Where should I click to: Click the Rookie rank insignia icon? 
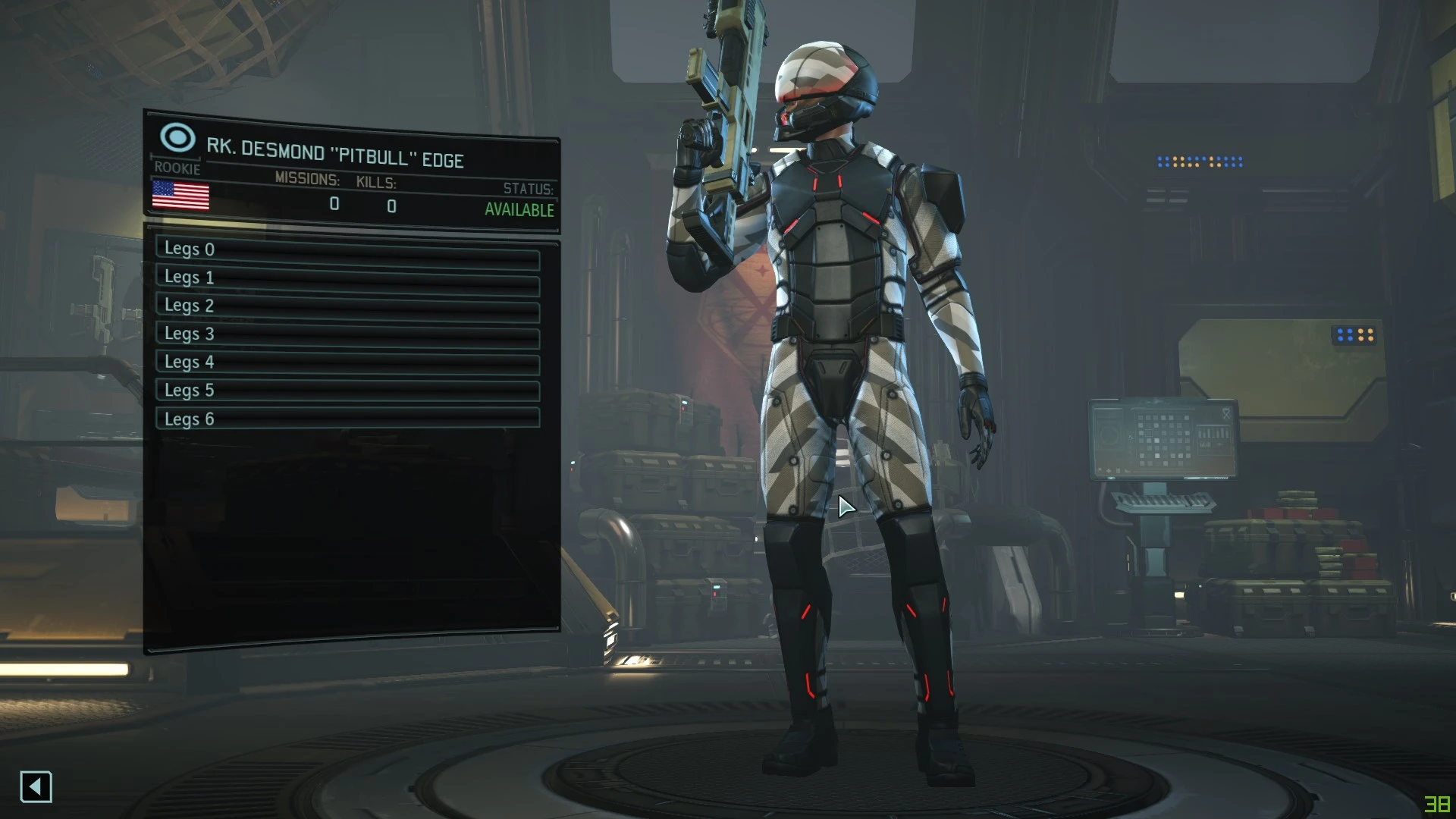coord(177,139)
